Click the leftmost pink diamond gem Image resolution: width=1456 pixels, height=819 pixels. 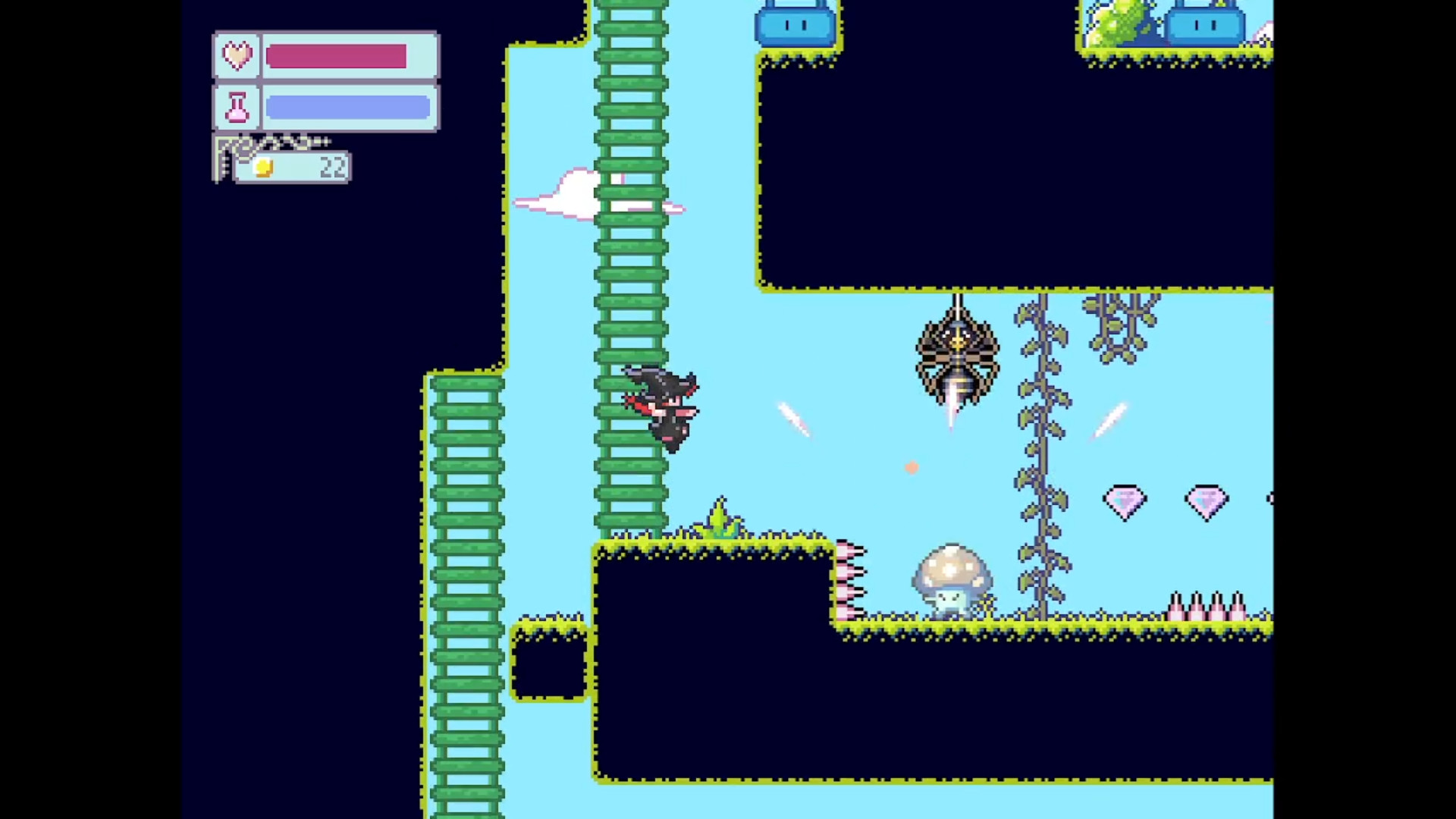1126,500
